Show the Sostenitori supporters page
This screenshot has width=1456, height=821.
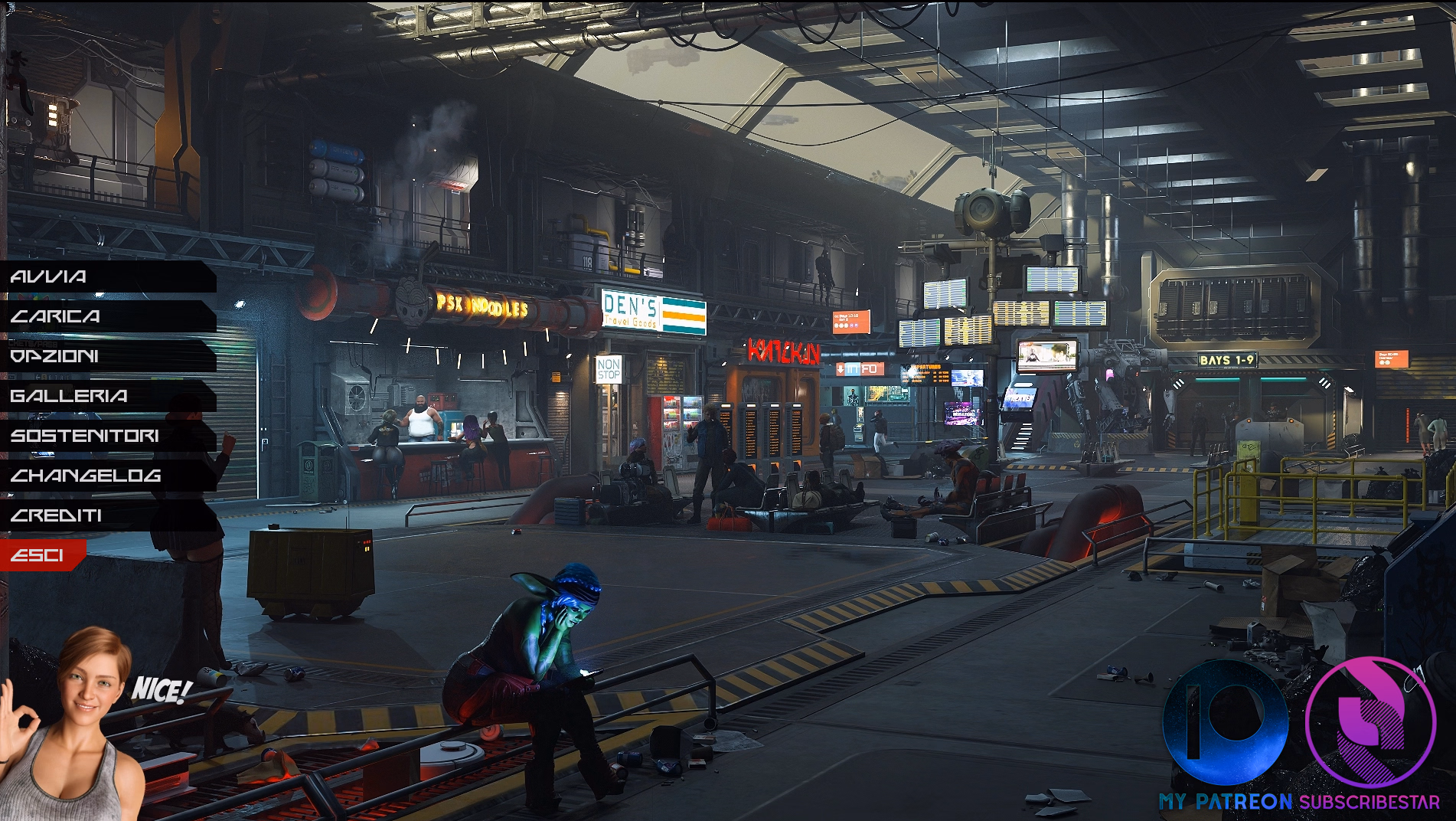[x=85, y=436]
